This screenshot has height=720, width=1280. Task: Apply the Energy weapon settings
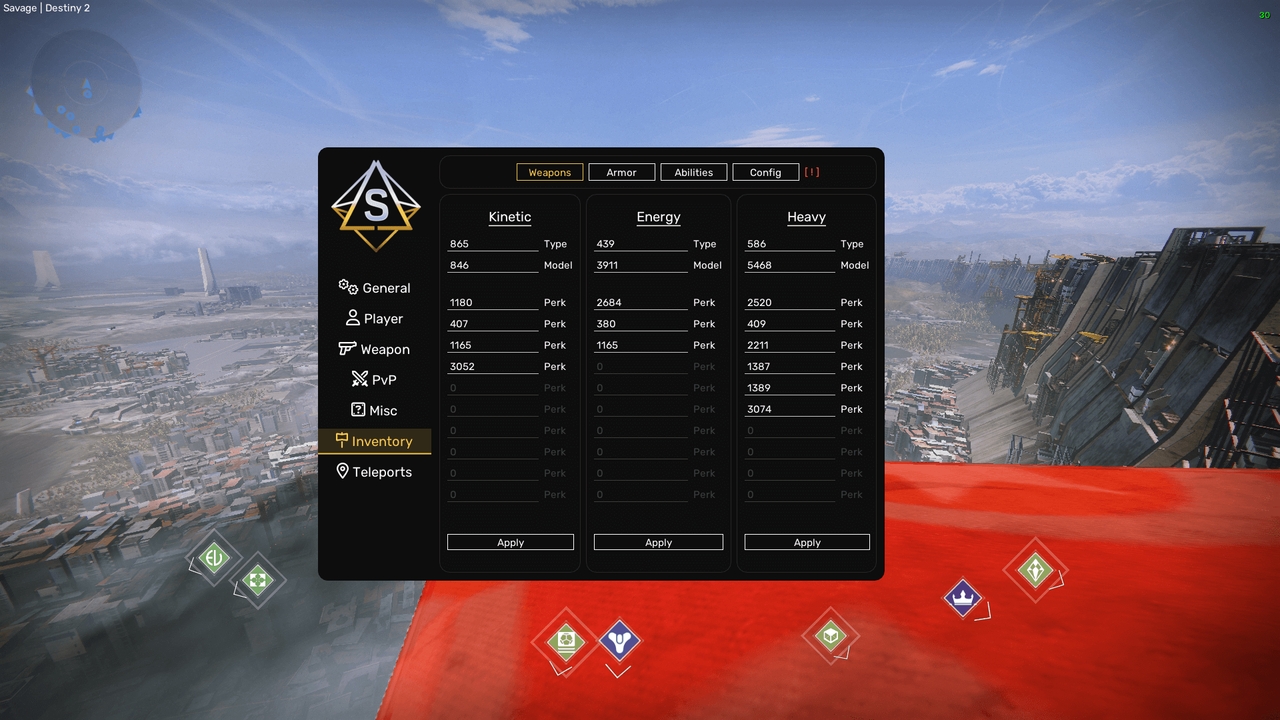pos(658,542)
